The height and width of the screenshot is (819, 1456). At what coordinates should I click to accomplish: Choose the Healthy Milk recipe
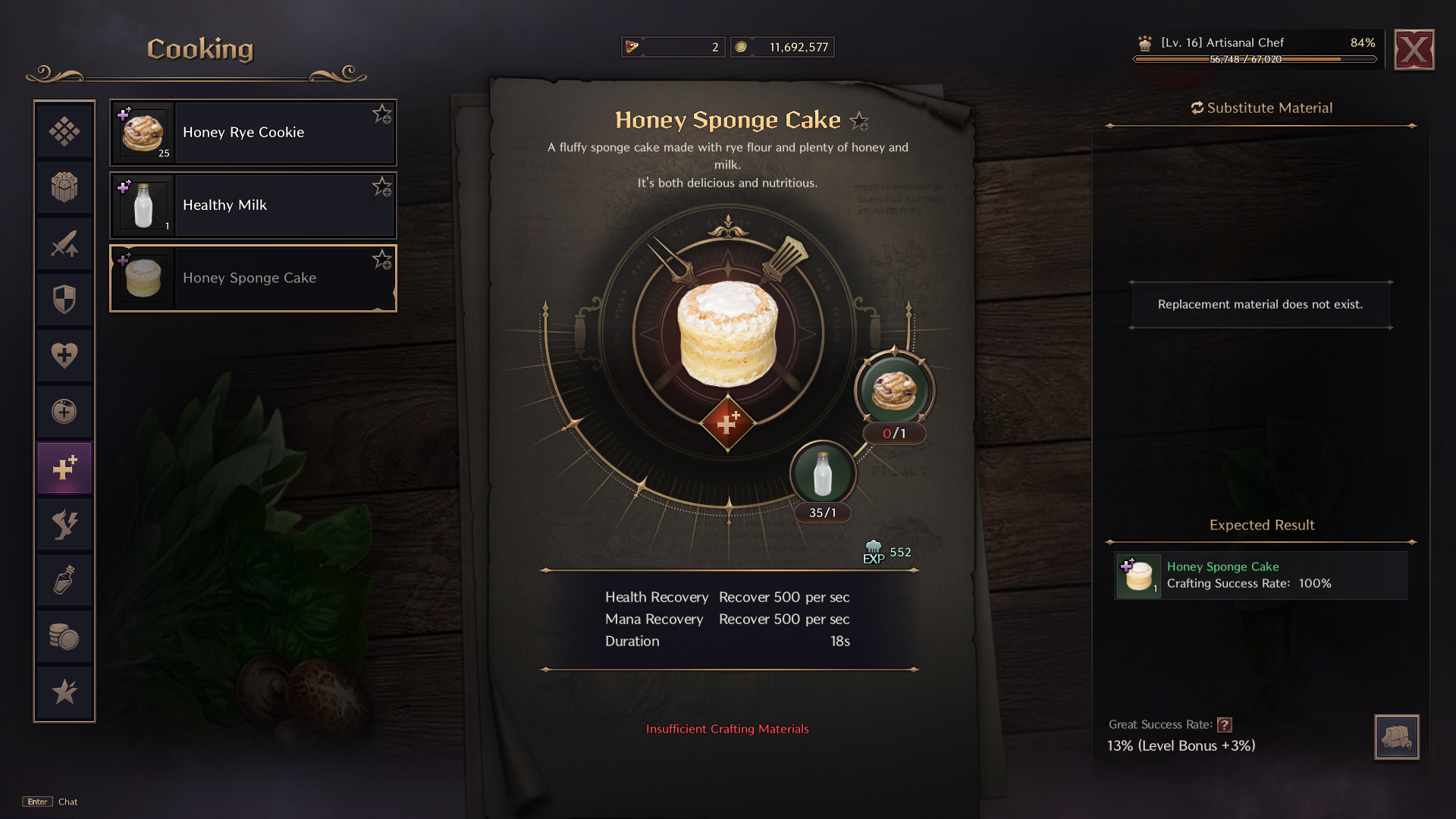pyautogui.click(x=253, y=206)
